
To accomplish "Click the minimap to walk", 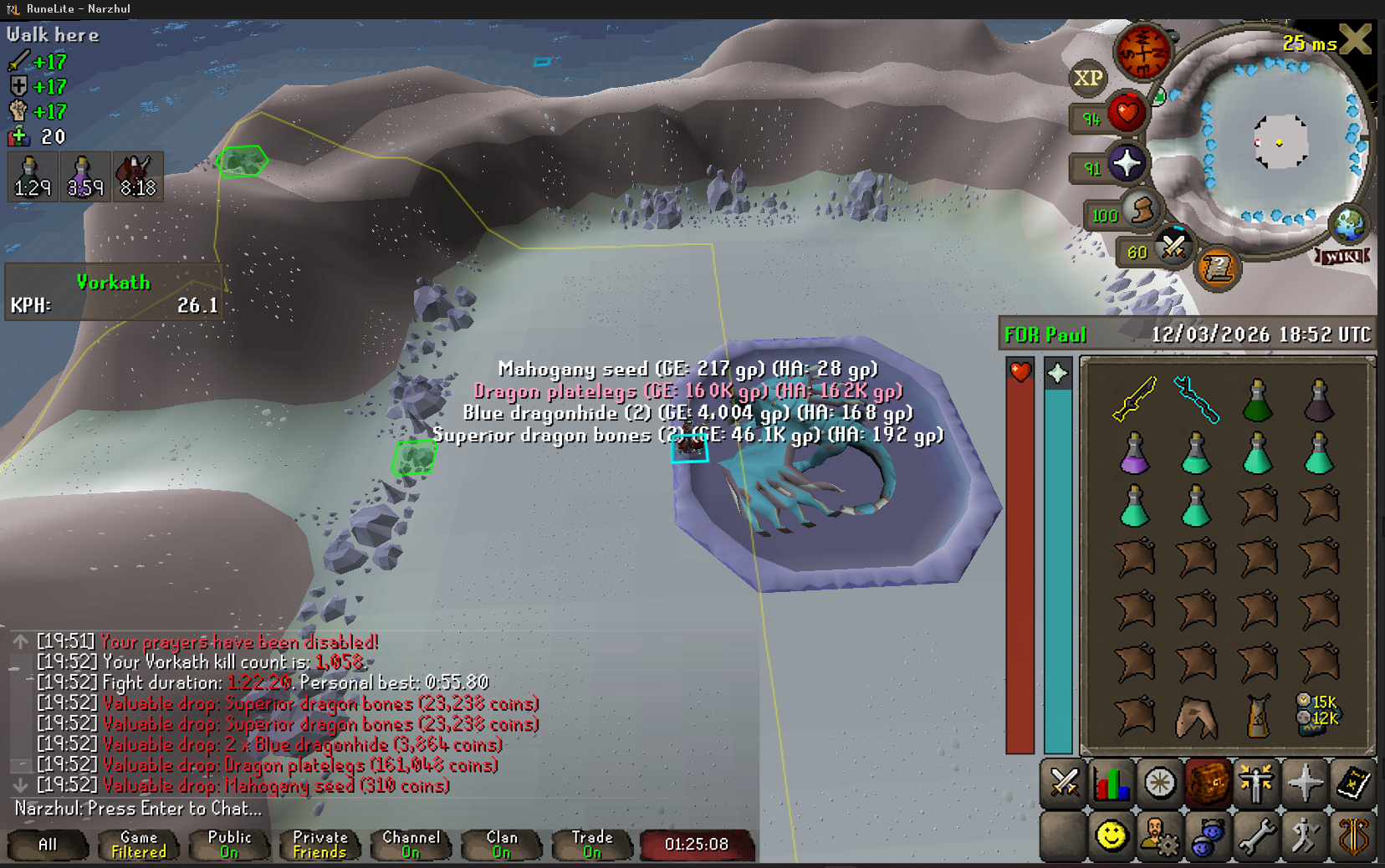I will (x=1280, y=142).
